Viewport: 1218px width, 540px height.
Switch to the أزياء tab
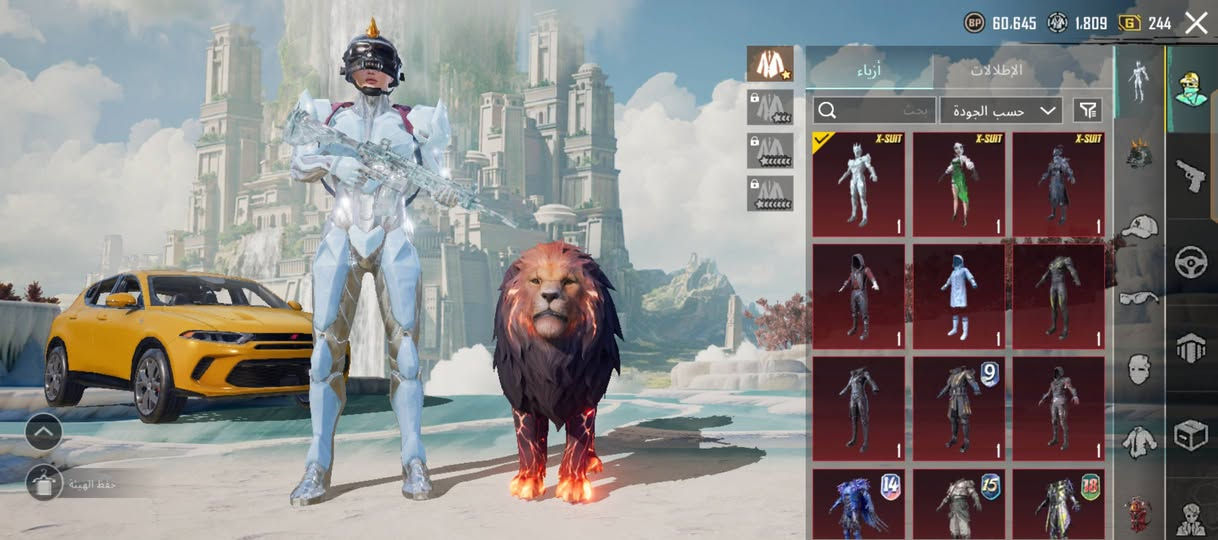(868, 71)
